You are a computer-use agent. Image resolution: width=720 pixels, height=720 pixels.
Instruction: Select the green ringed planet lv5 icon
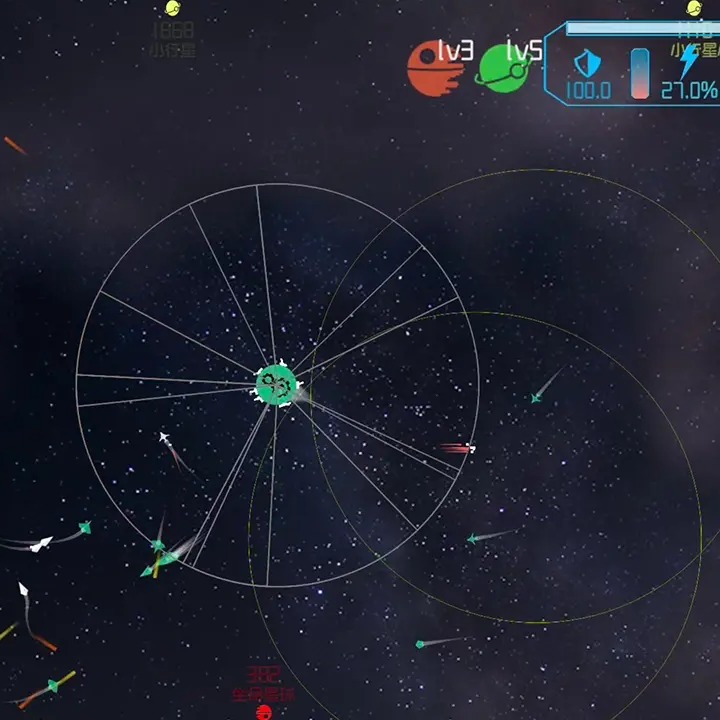(x=501, y=68)
